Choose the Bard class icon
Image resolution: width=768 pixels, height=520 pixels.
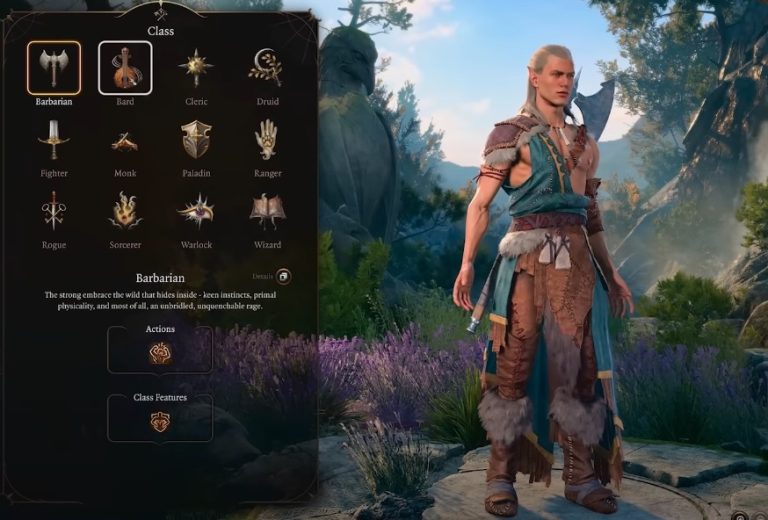click(125, 68)
